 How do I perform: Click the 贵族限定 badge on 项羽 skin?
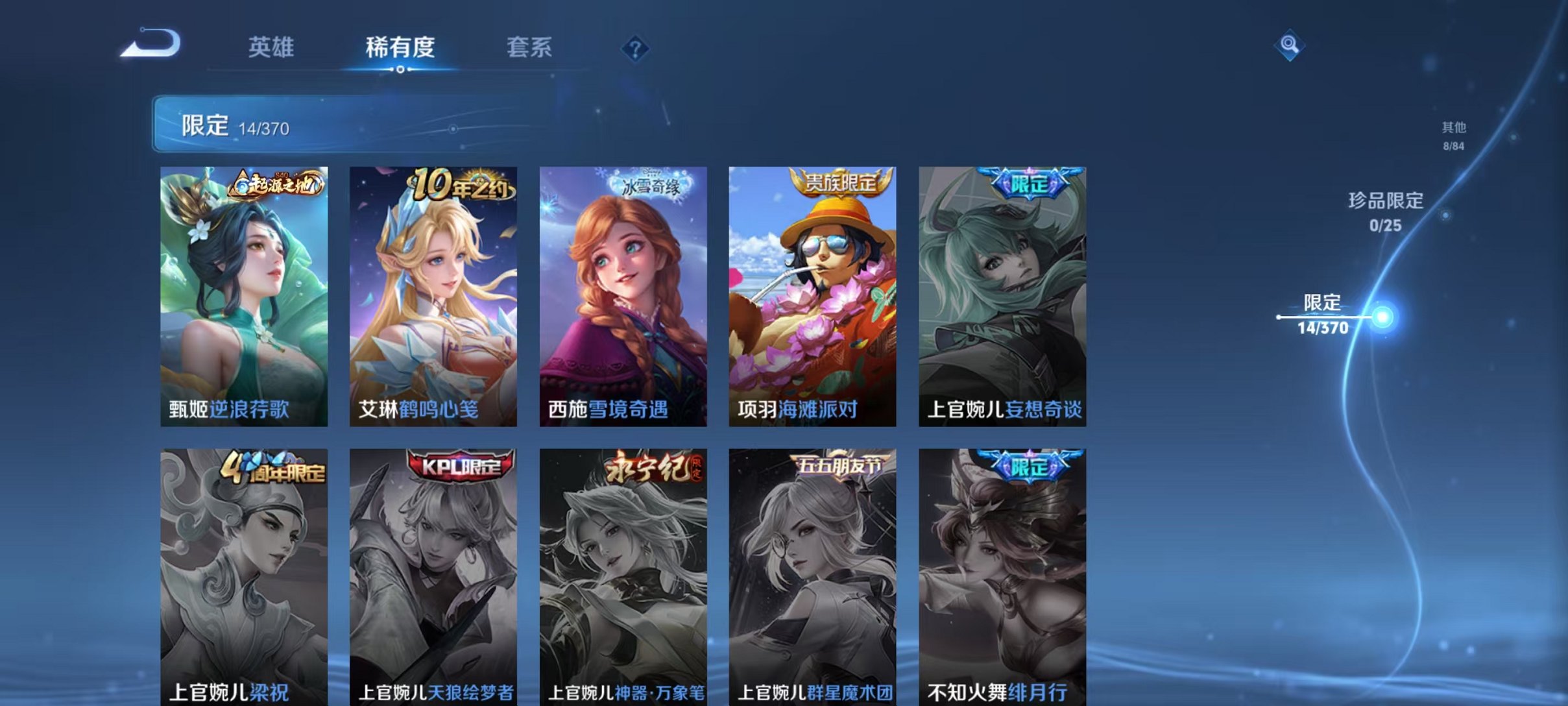842,183
